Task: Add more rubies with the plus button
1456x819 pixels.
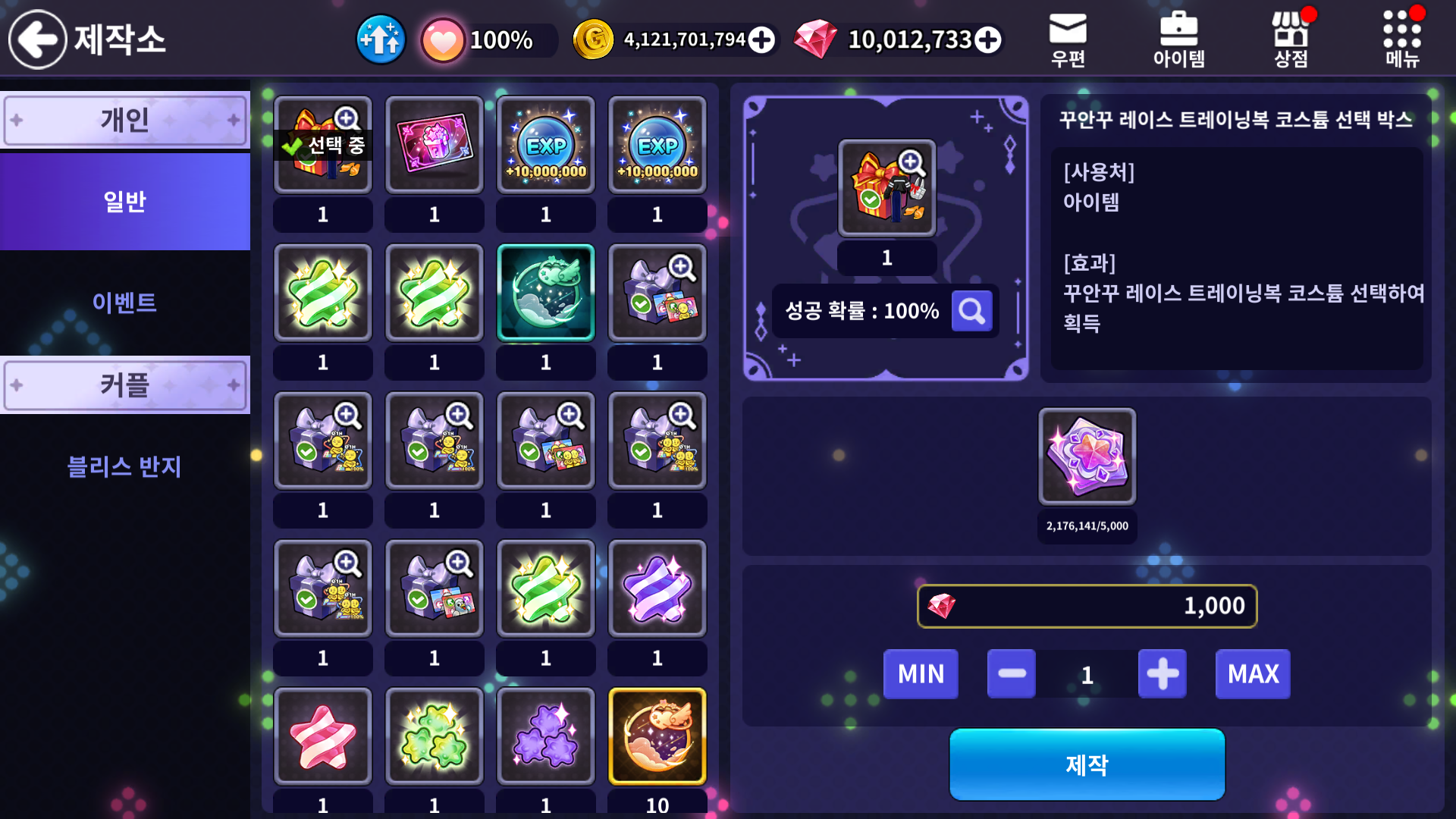Action: pos(987,39)
